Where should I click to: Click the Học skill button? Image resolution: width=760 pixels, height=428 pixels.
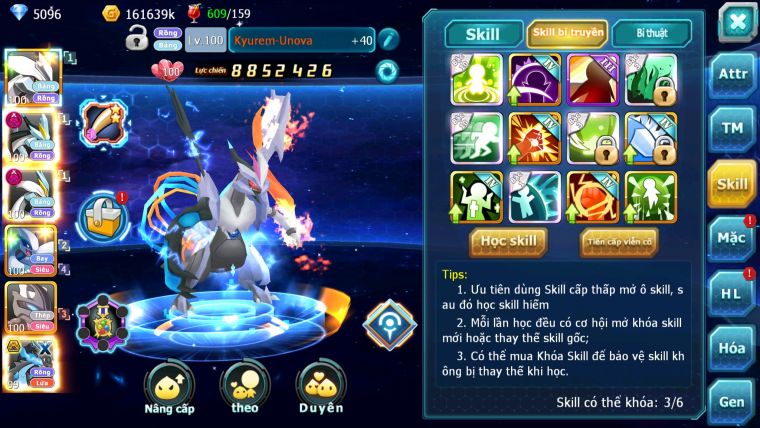point(509,241)
